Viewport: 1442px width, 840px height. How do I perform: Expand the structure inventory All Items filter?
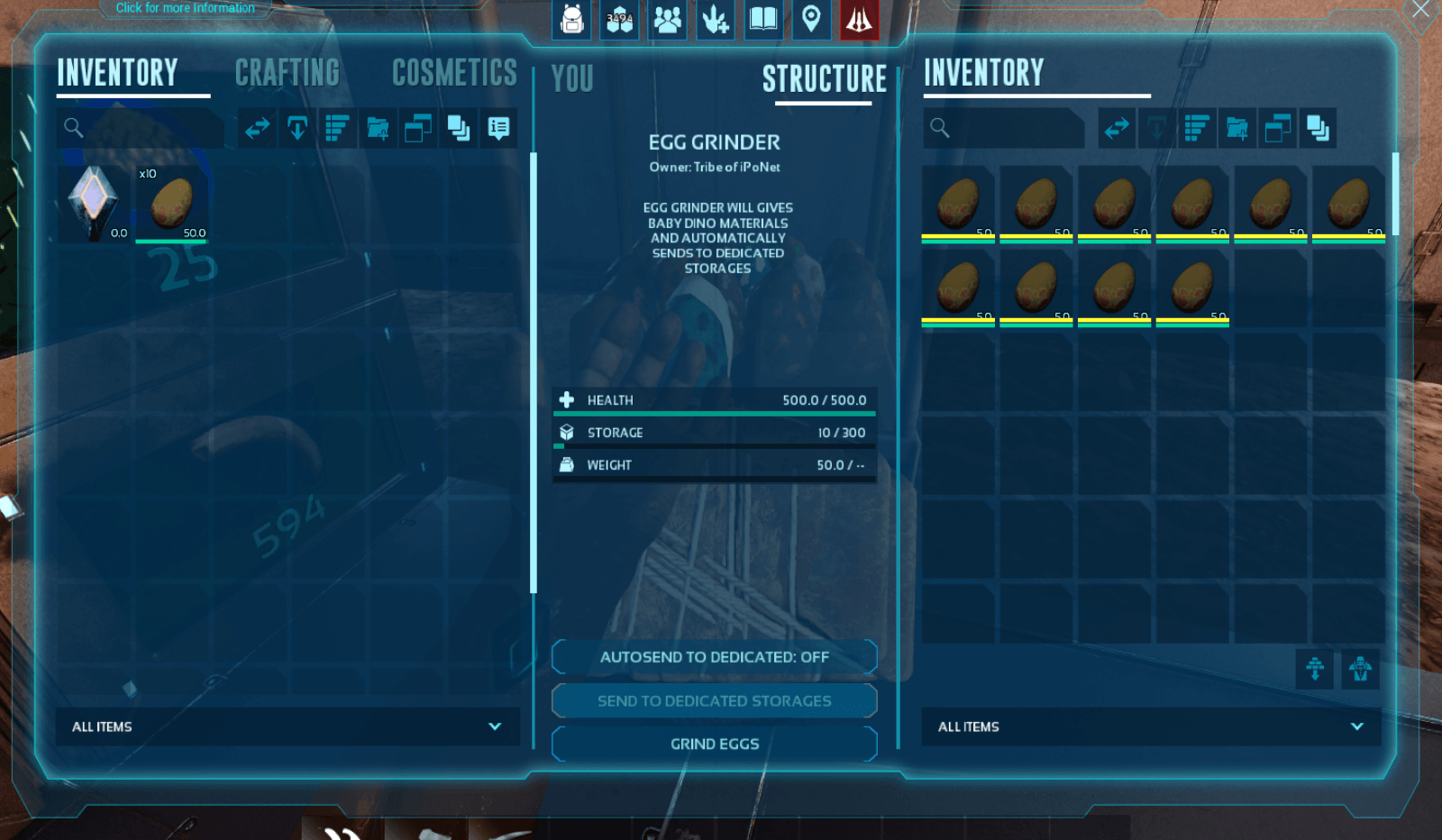[1150, 726]
